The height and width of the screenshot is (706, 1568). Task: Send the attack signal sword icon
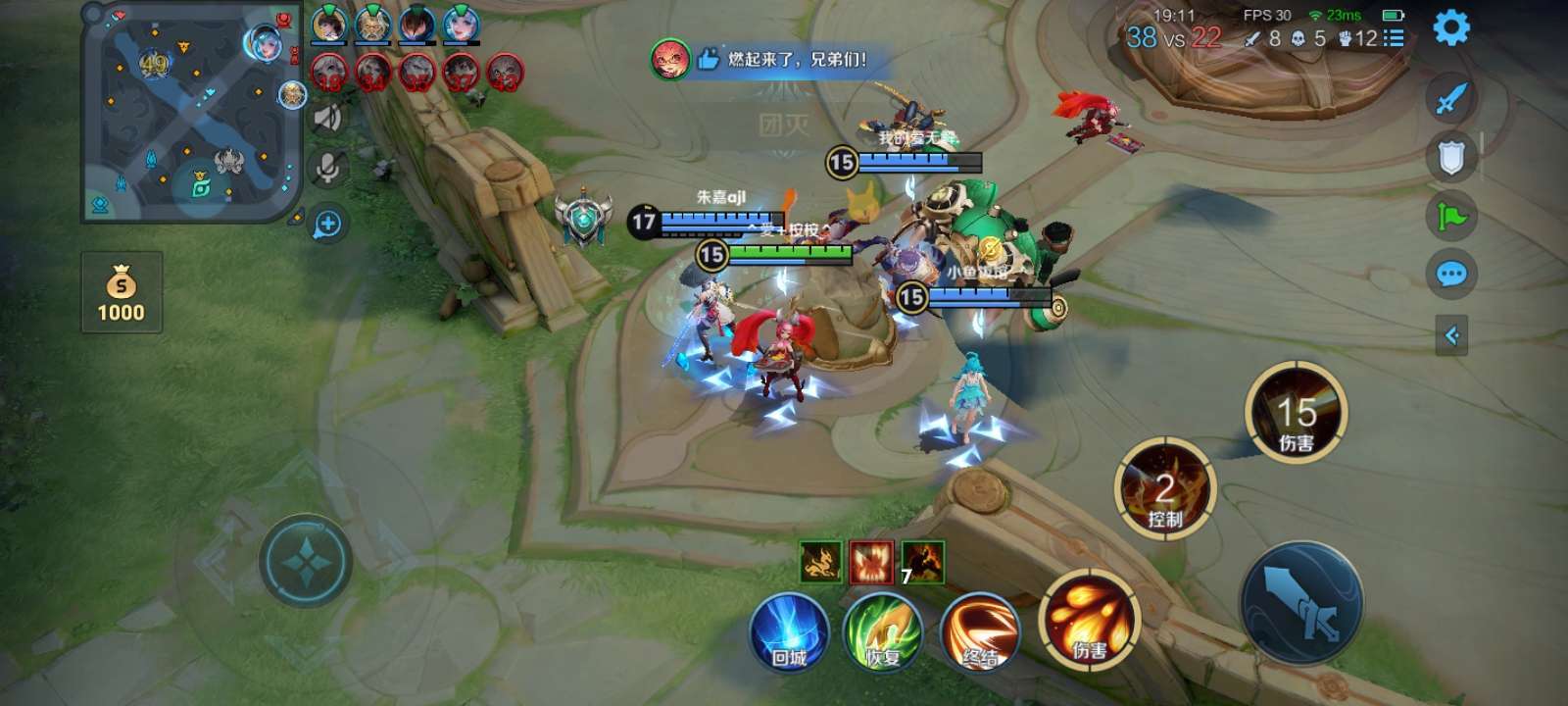point(1451,98)
